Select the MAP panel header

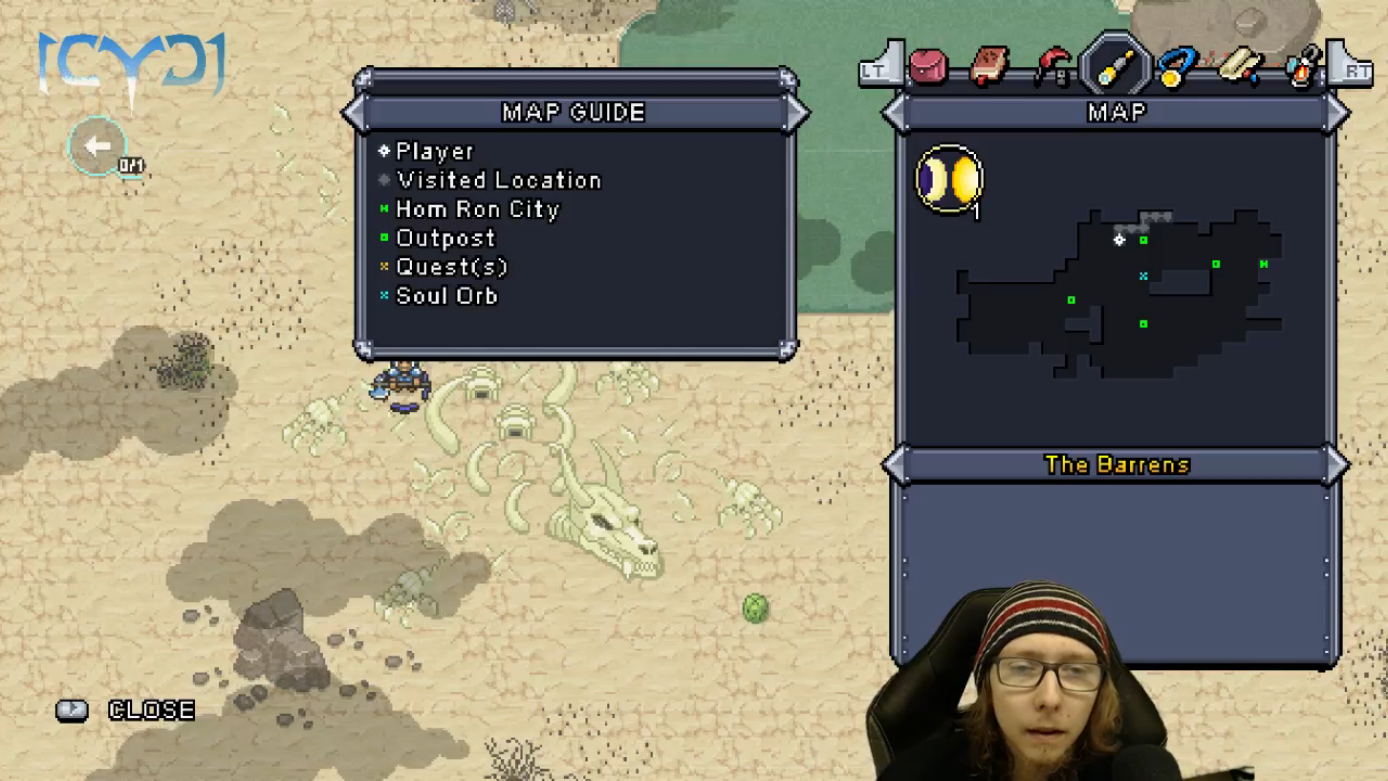1117,112
